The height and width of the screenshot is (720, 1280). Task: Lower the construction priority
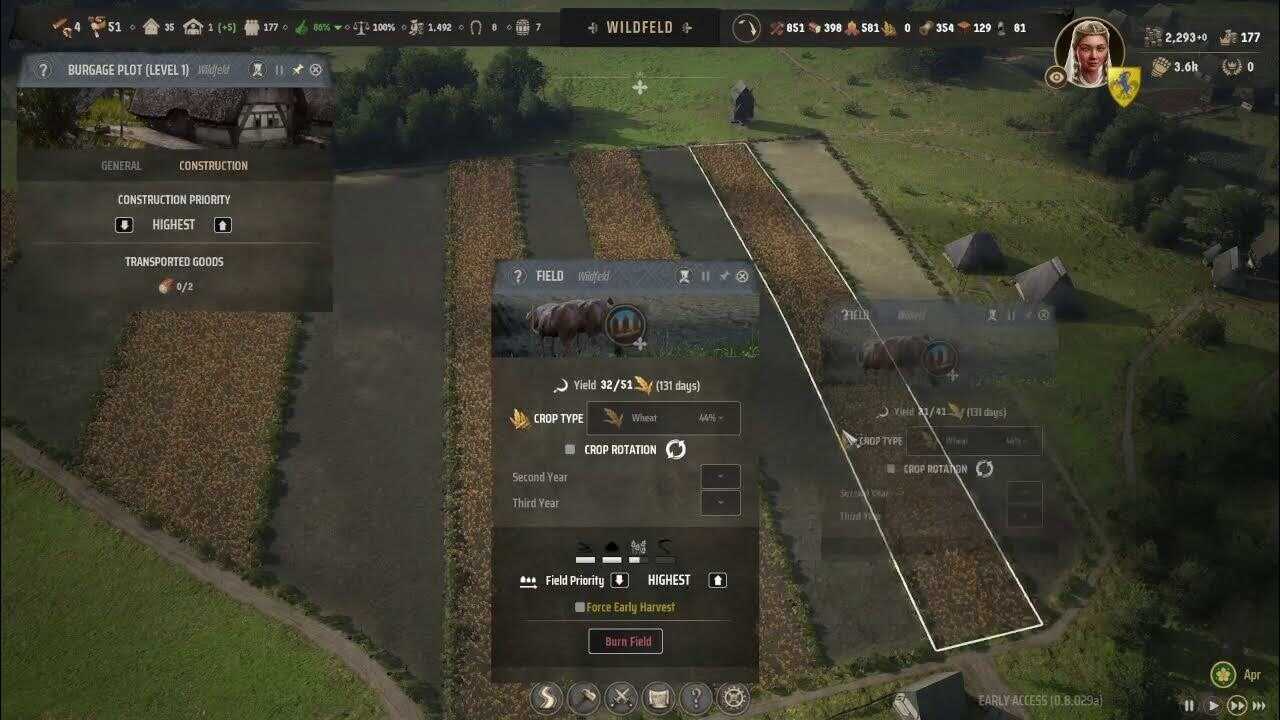[124, 225]
